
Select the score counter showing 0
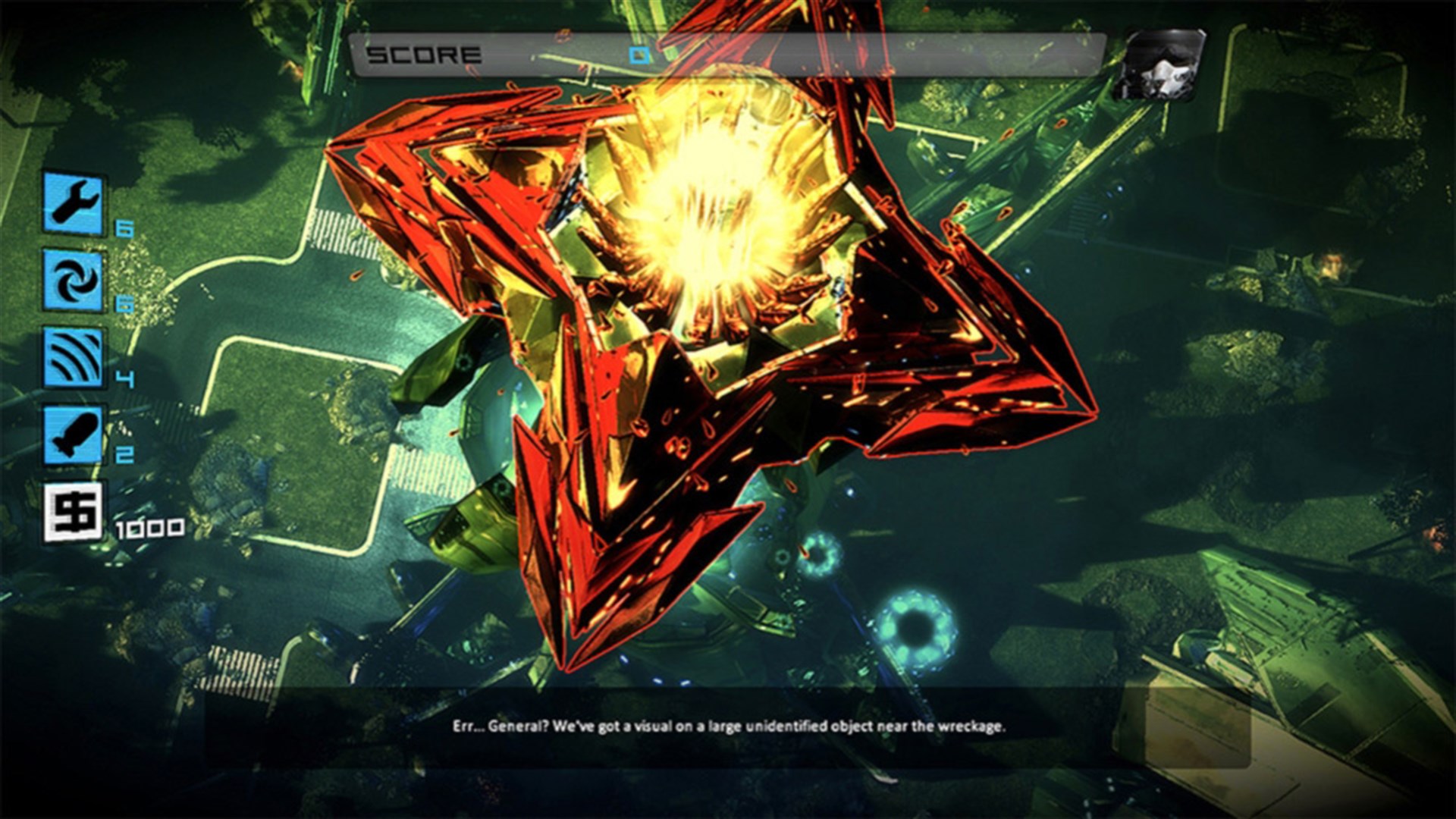(x=641, y=55)
